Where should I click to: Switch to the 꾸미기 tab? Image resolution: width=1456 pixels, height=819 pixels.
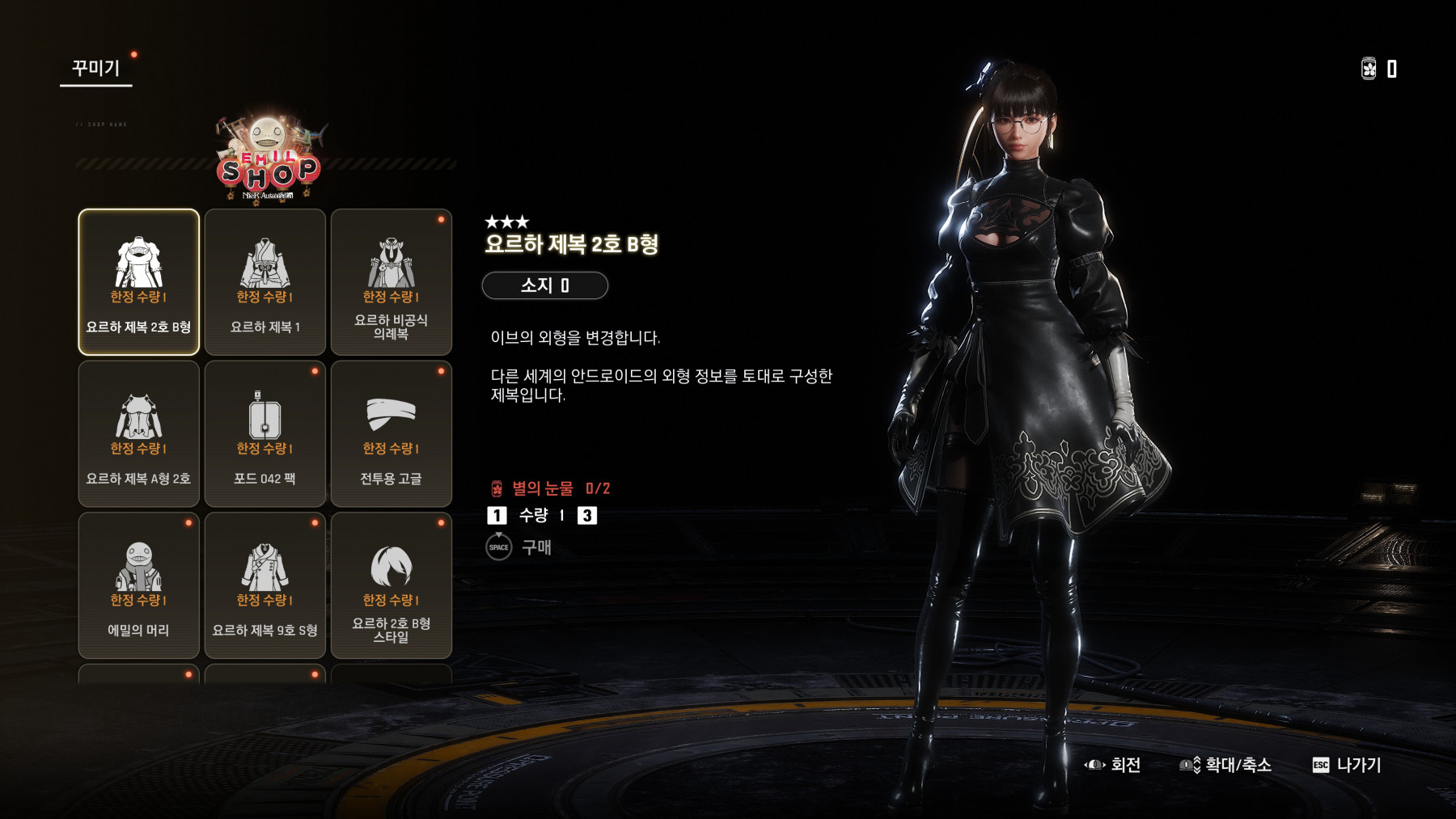pyautogui.click(x=95, y=69)
